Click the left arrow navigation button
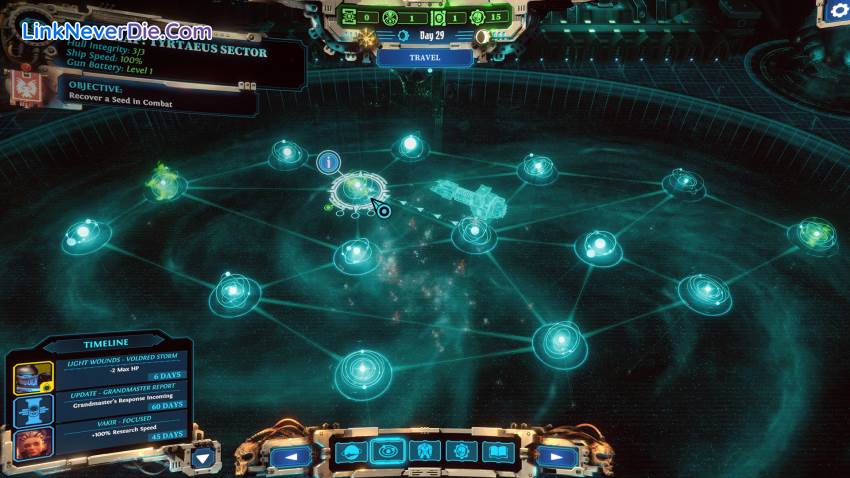 coord(291,457)
